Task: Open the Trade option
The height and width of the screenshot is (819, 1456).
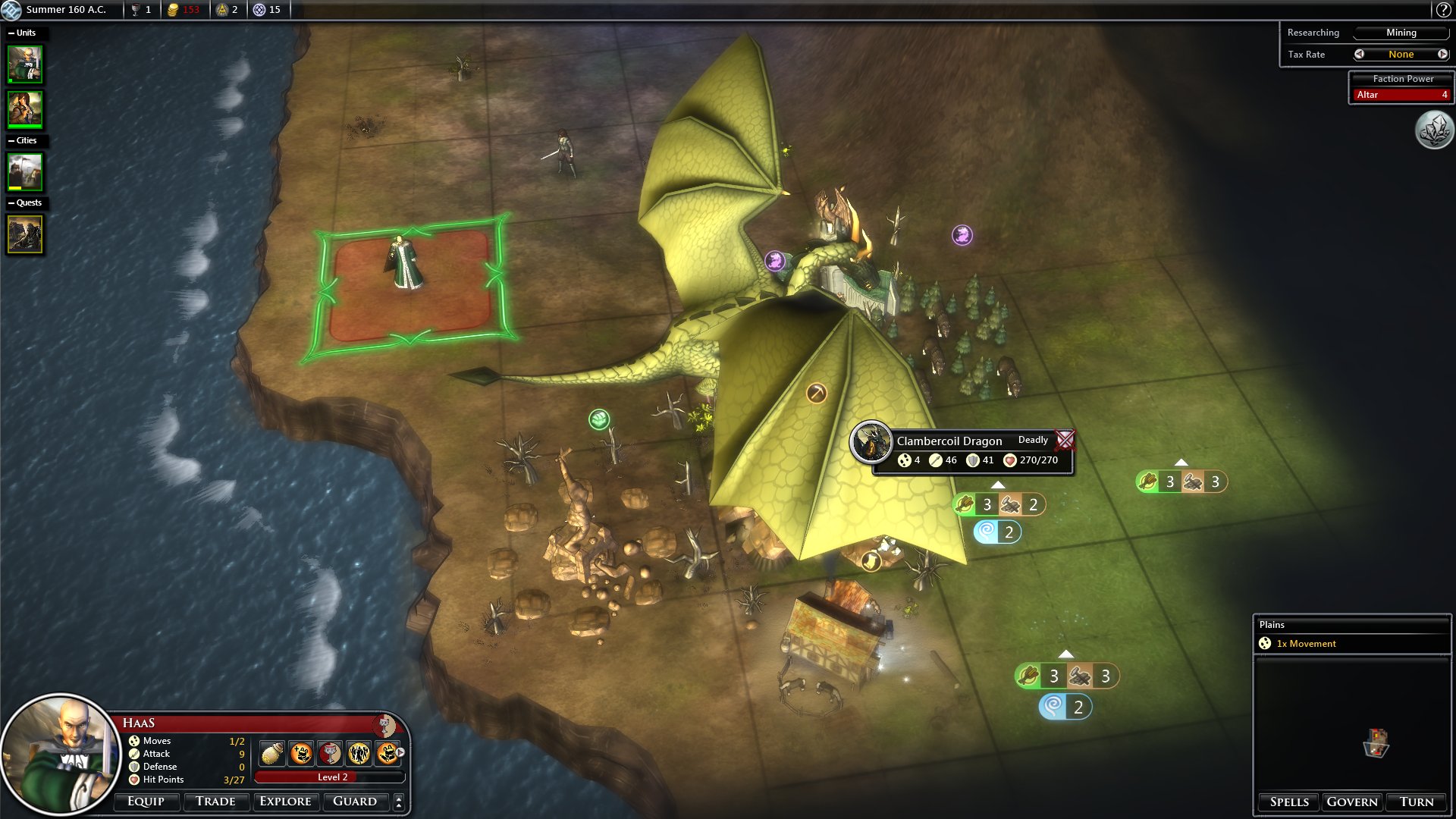Action: coord(215,802)
